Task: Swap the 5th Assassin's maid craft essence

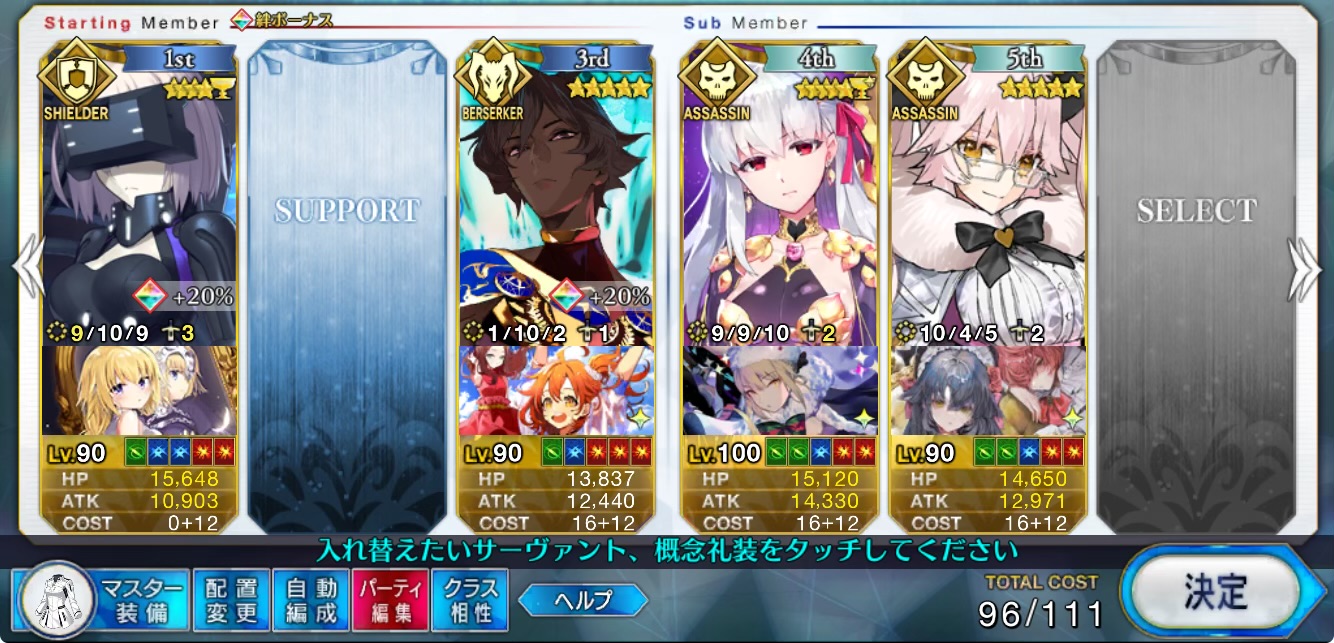Action: (x=987, y=390)
